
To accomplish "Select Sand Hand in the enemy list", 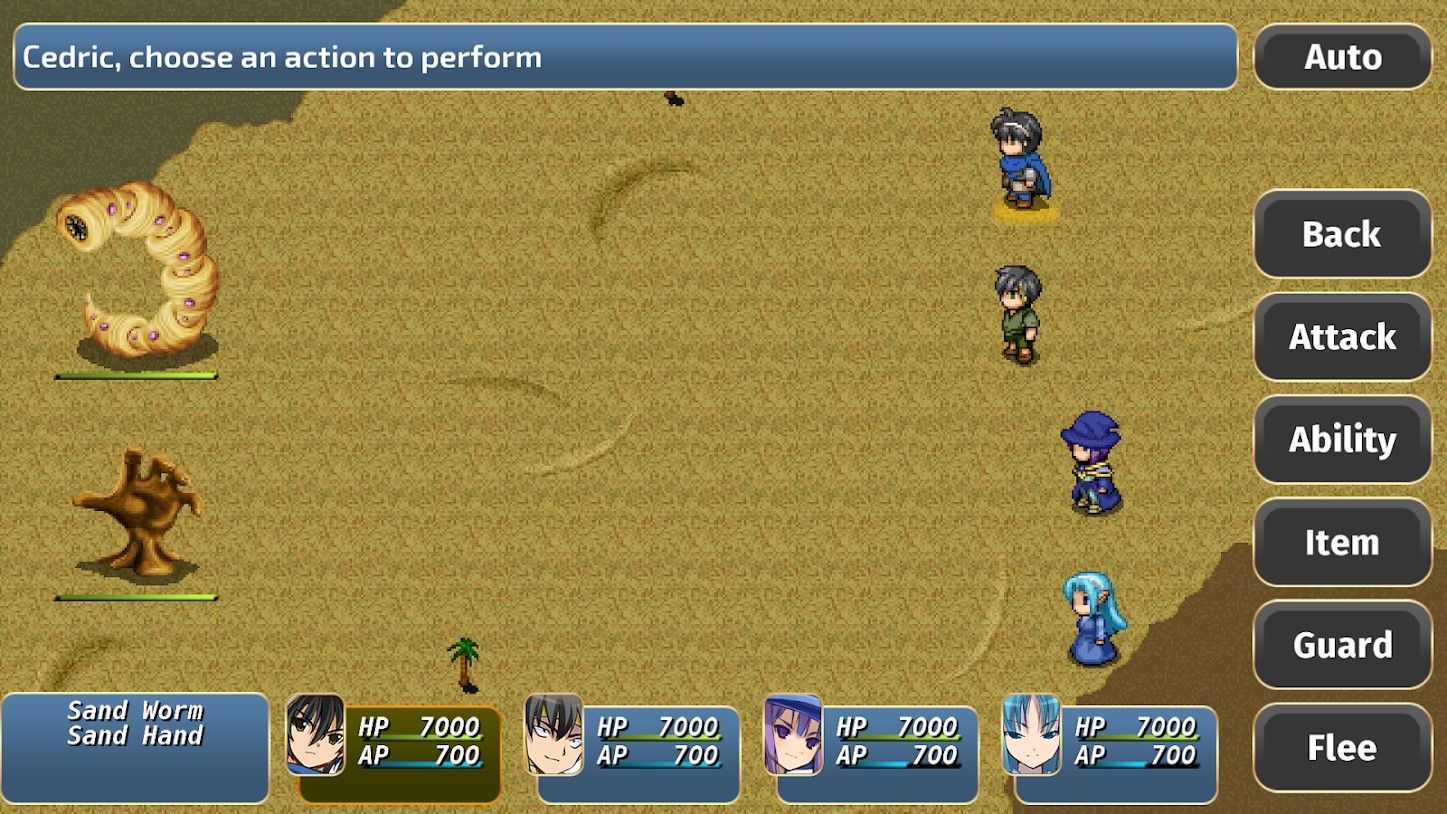I will (x=135, y=737).
